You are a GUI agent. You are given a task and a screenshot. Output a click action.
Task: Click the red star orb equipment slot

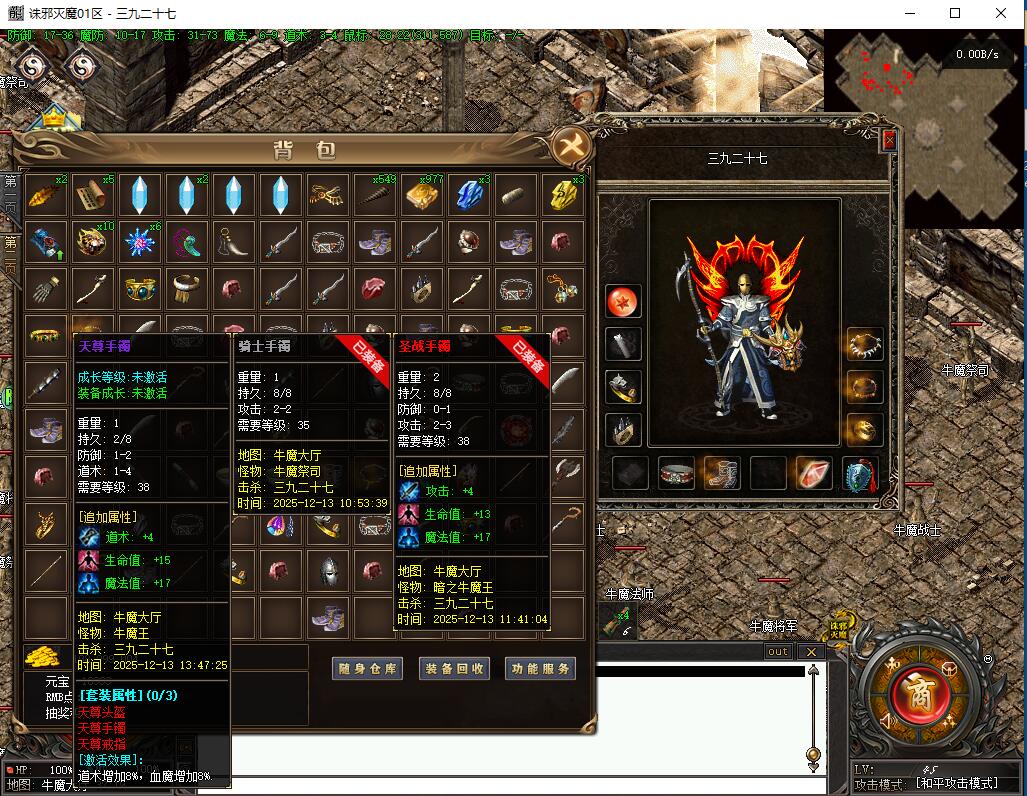[x=623, y=301]
